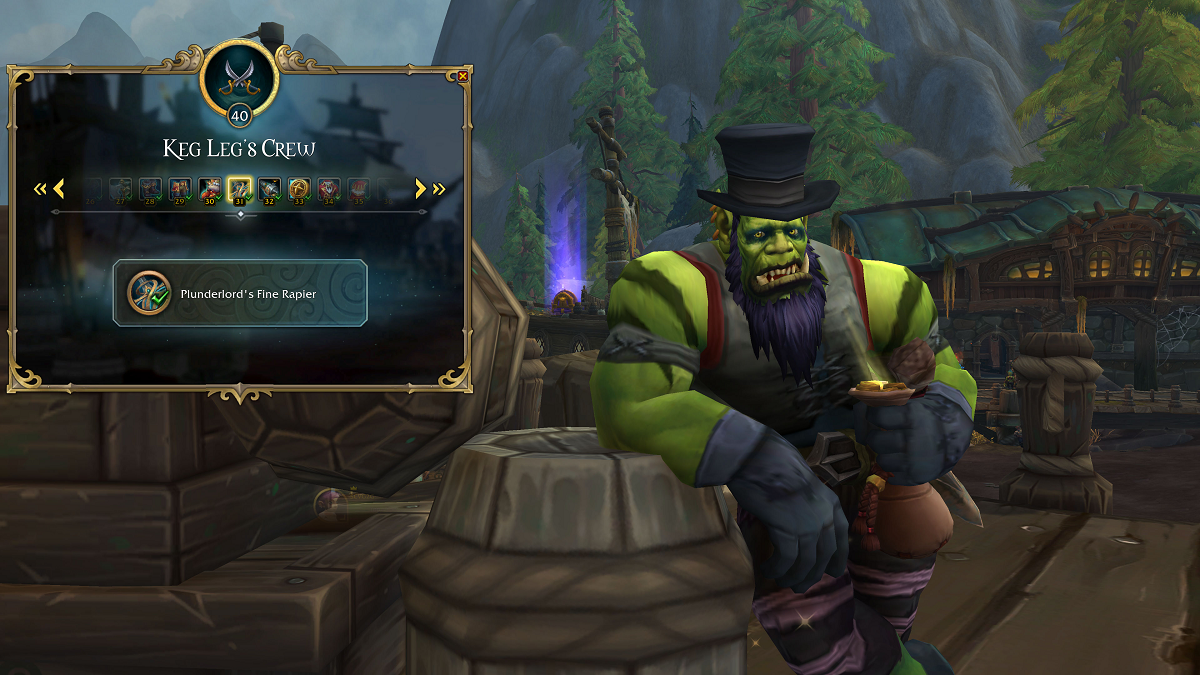Image resolution: width=1200 pixels, height=675 pixels.
Task: Select the faded level 35 reward icon
Action: pos(358,188)
